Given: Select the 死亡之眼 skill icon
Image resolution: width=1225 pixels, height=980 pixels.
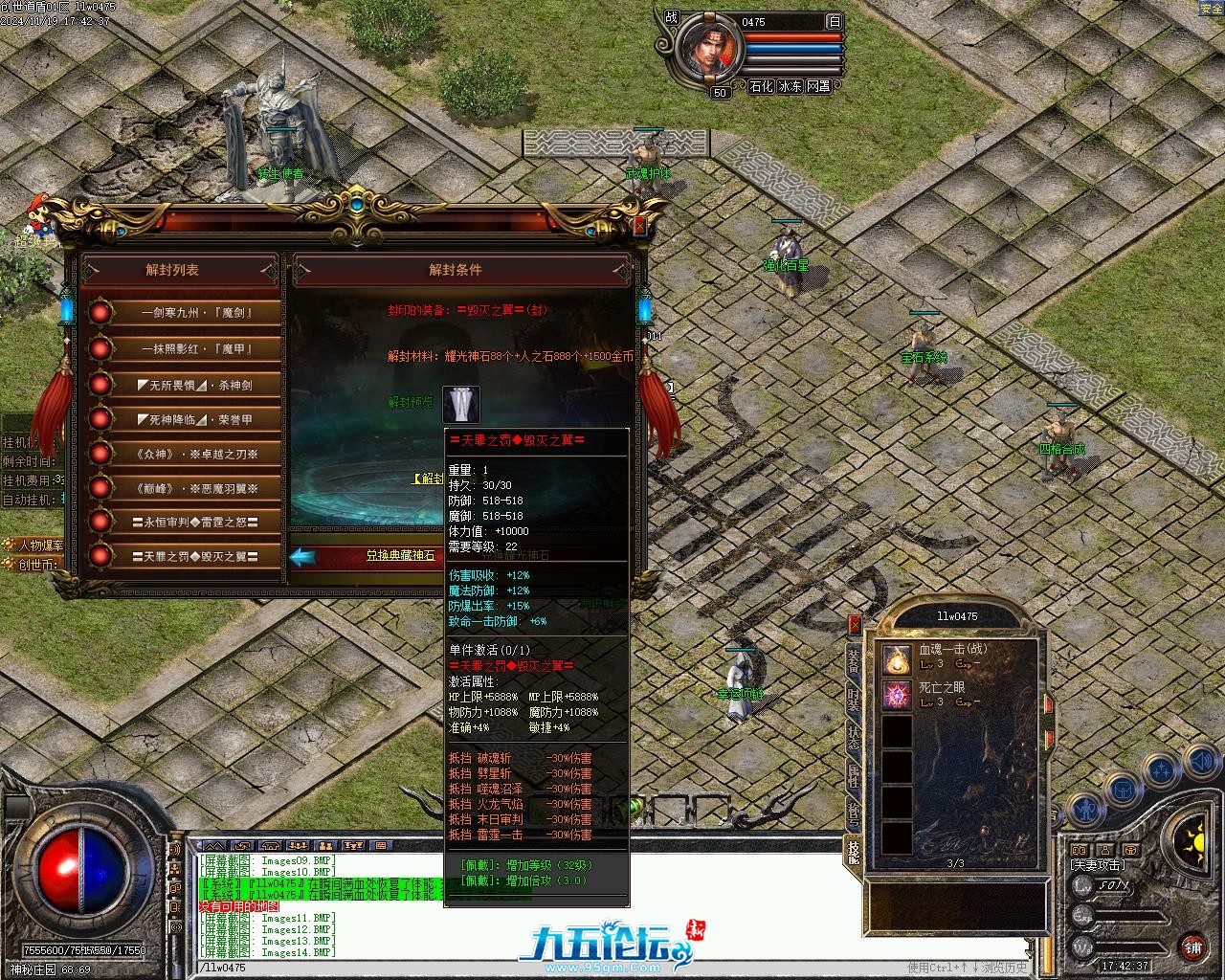Looking at the screenshot, I should pos(897,695).
